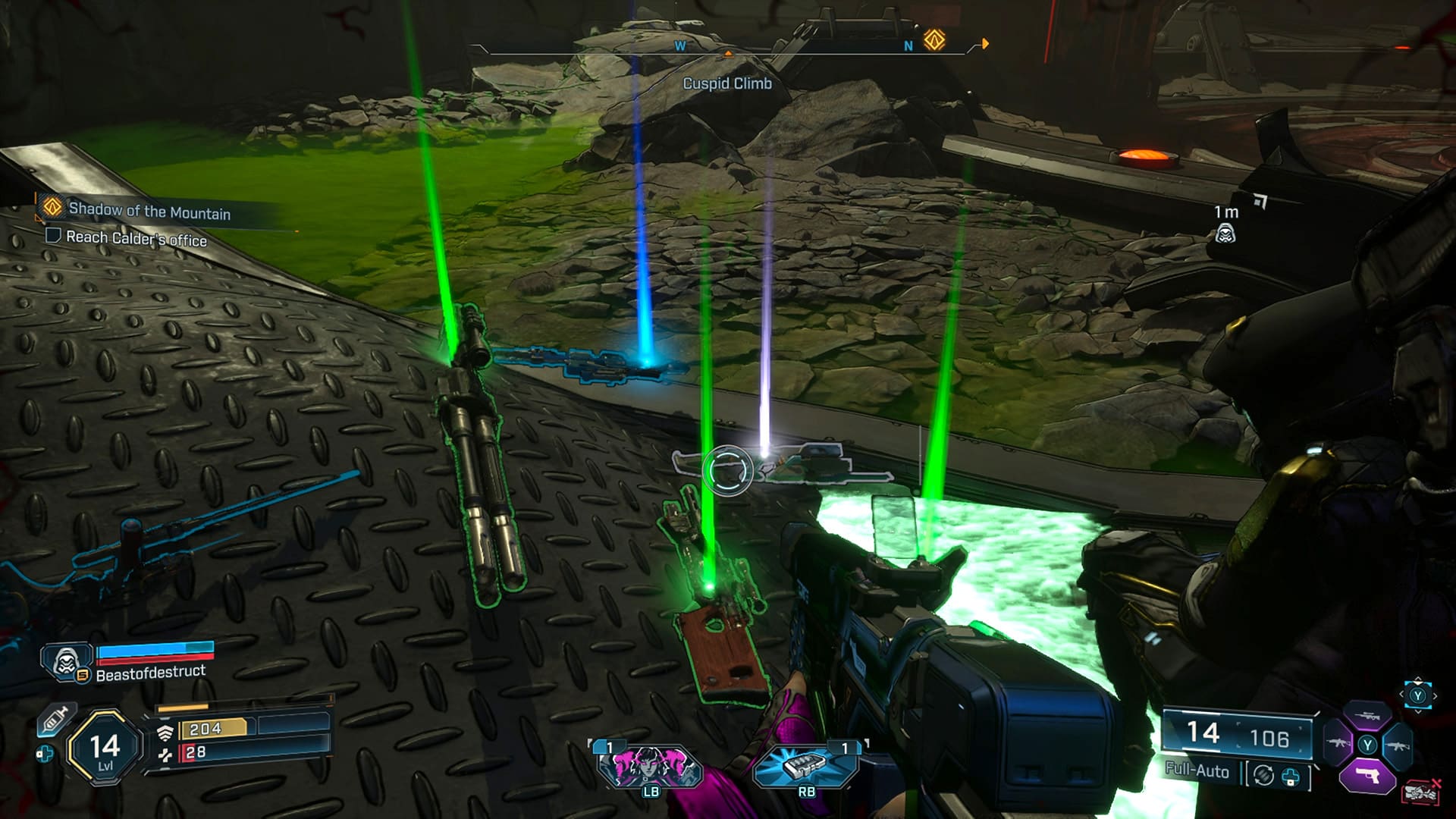Viewport: 1456px width, 819px height.
Task: Click the health syringe icon near the level badge
Action: [58, 719]
